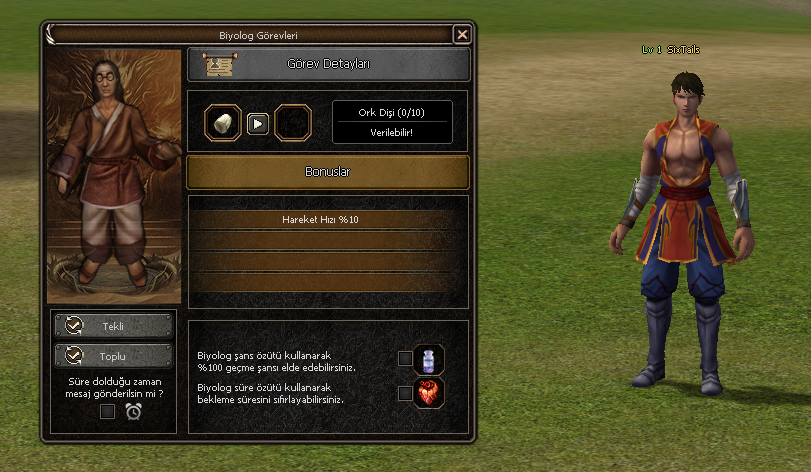Show the Bonuslar panel
This screenshot has width=811, height=472.
pyautogui.click(x=328, y=172)
